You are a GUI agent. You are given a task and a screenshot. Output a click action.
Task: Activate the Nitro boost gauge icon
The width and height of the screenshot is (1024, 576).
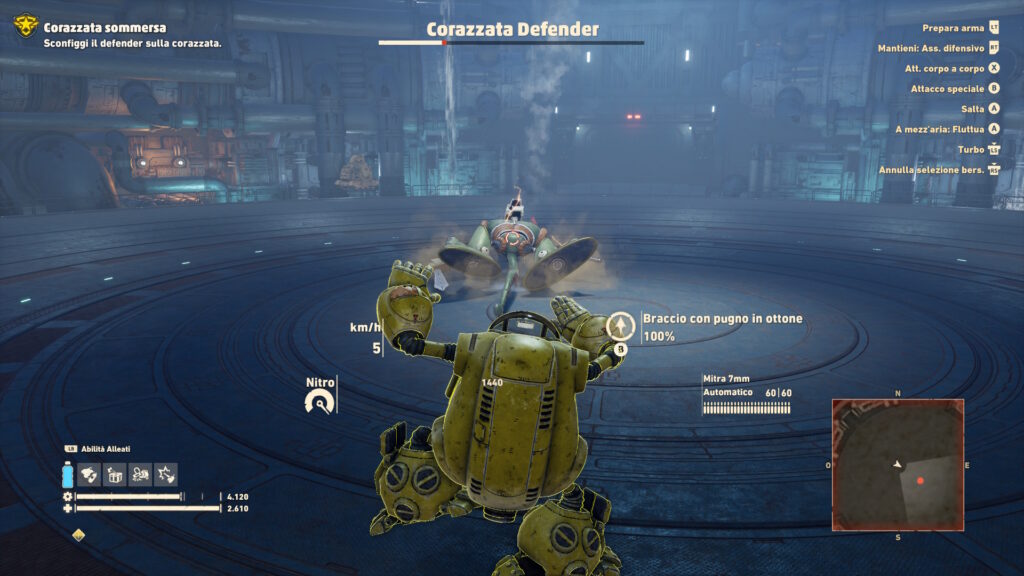(320, 402)
